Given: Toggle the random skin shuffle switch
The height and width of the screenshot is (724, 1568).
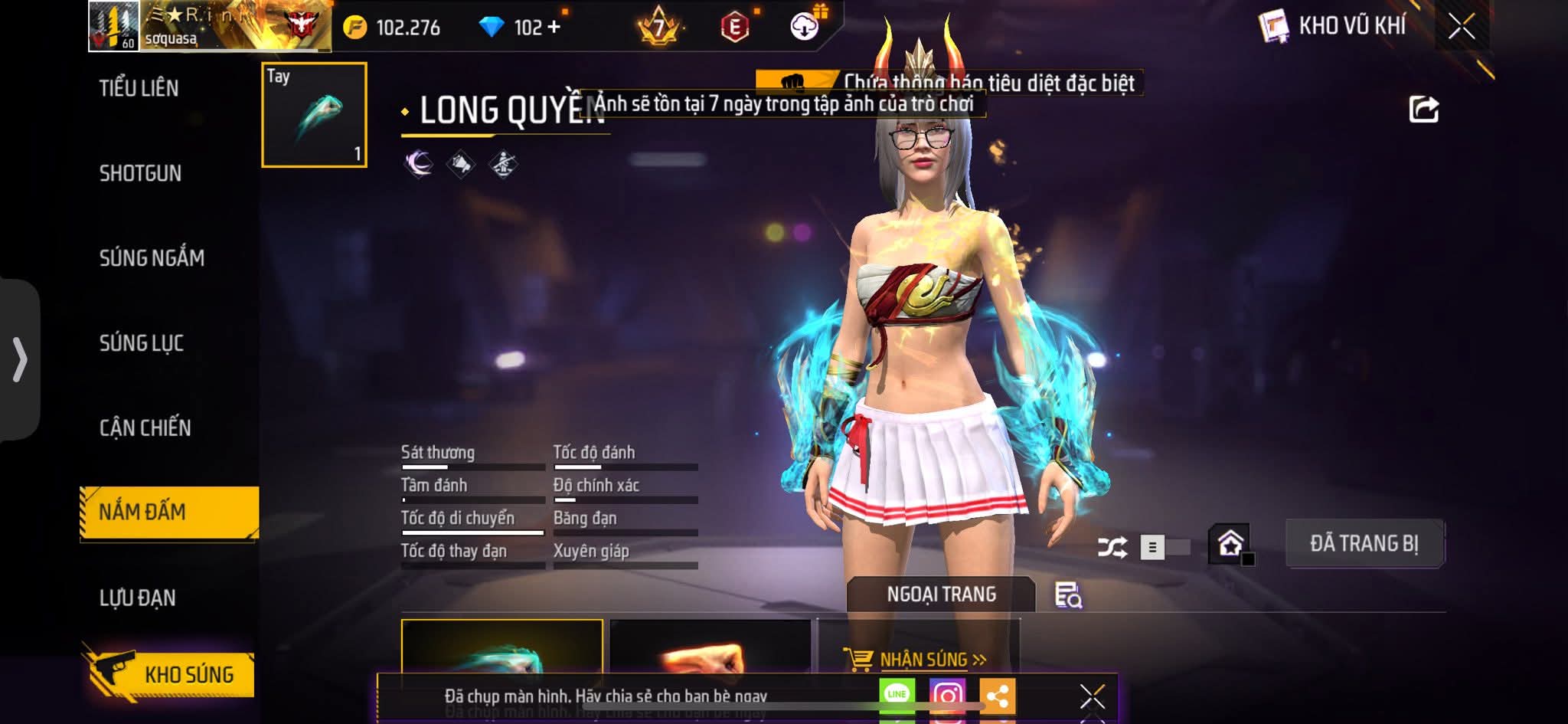Looking at the screenshot, I should 1164,547.
